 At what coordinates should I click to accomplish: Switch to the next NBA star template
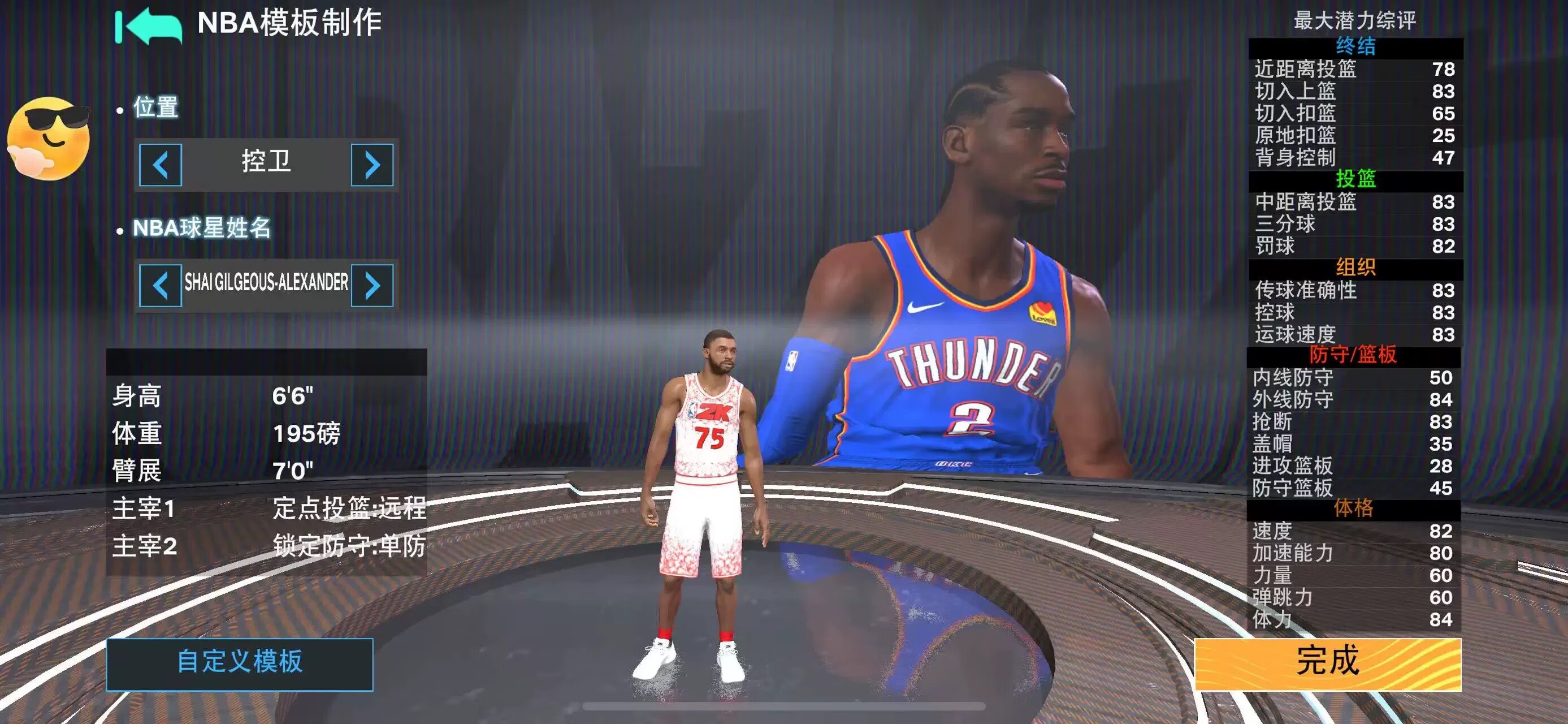372,286
